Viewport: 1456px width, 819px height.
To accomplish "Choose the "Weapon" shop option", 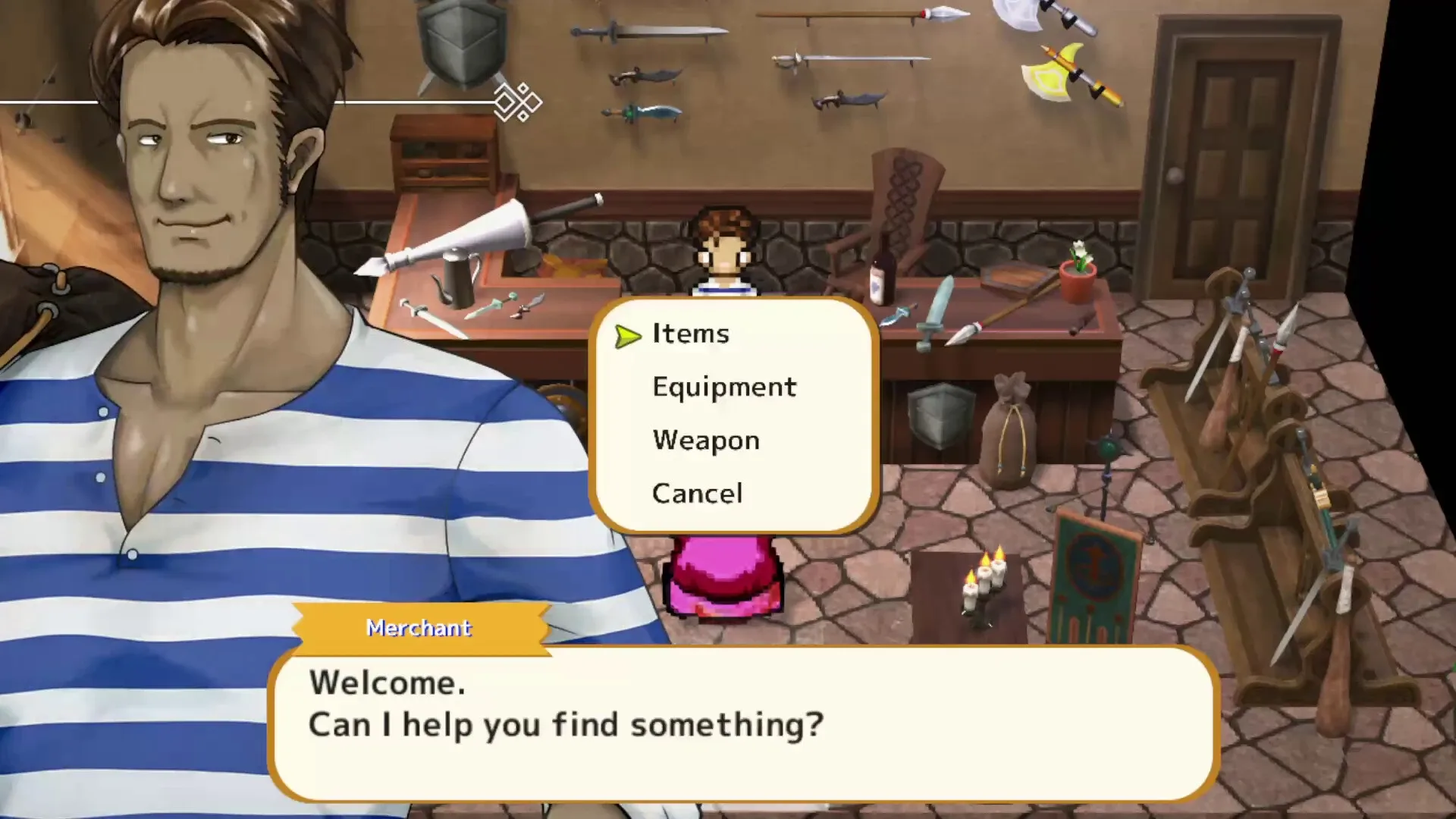I will click(x=704, y=440).
